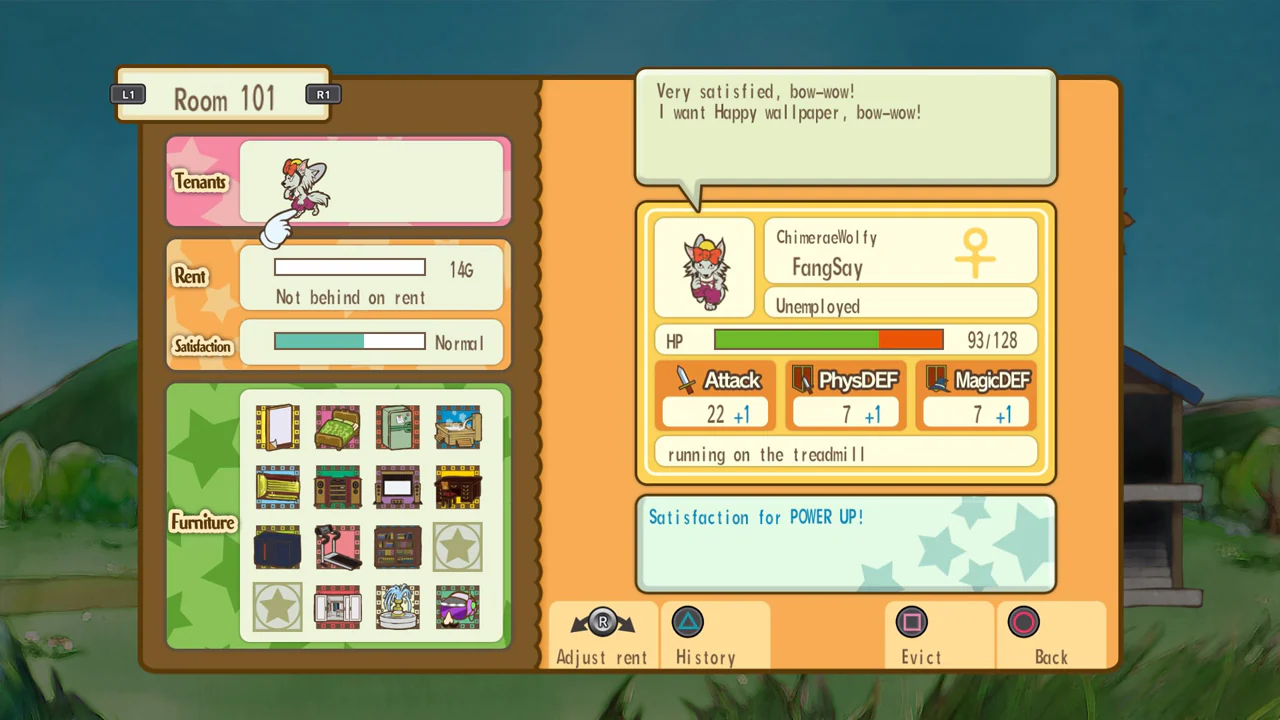Click FangSay's satisfaction bar
Image resolution: width=1280 pixels, height=720 pixels.
(349, 343)
